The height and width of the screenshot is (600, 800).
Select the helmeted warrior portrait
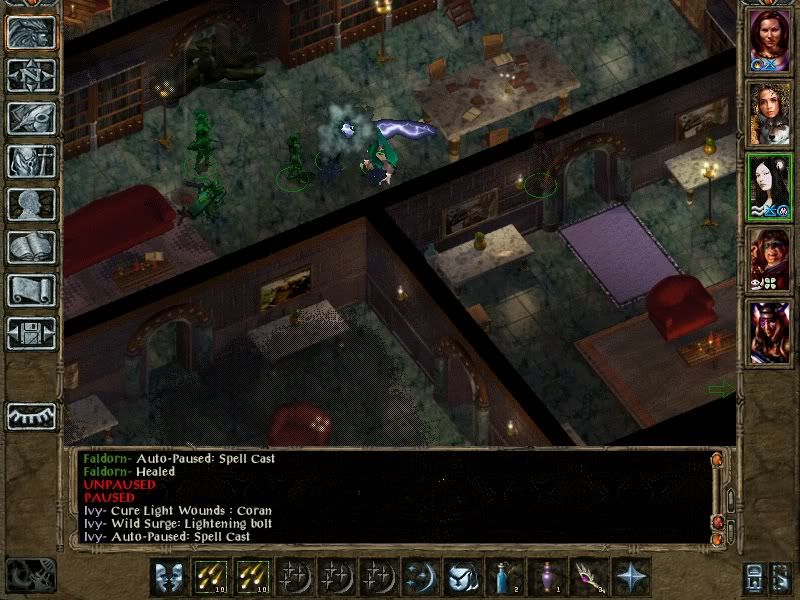pos(769,260)
